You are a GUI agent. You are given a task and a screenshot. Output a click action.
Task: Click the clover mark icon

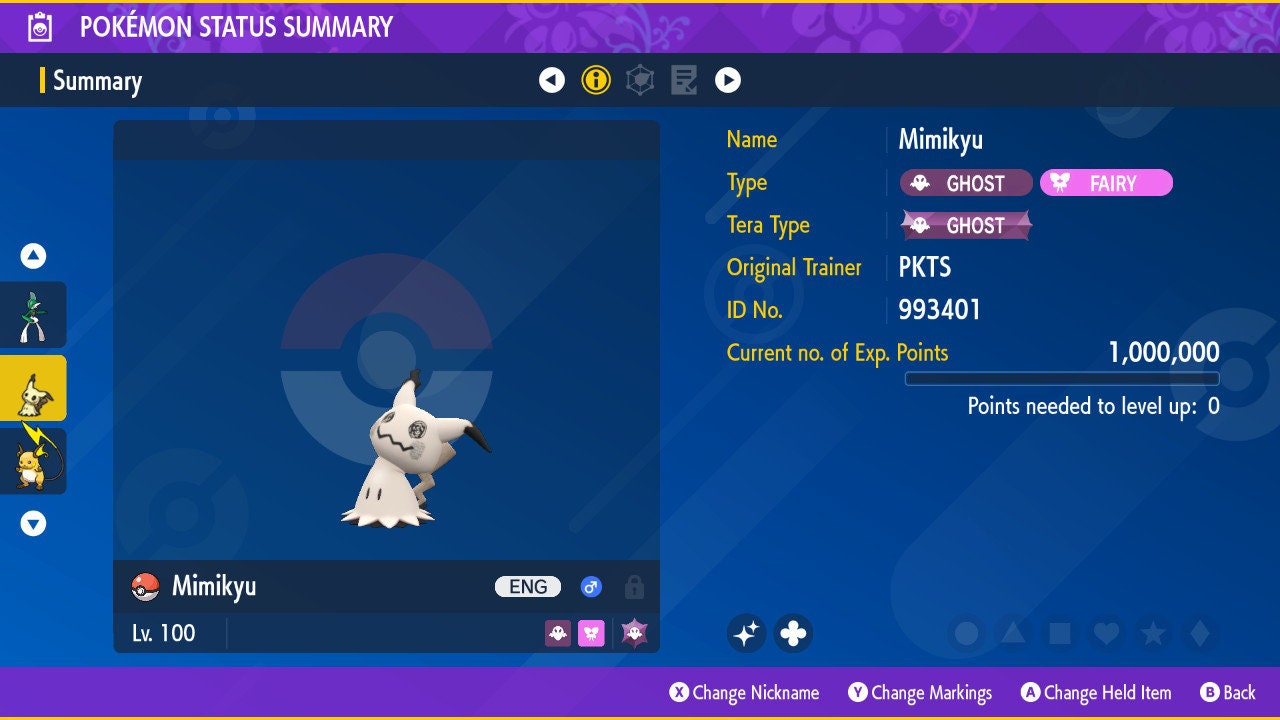793,633
